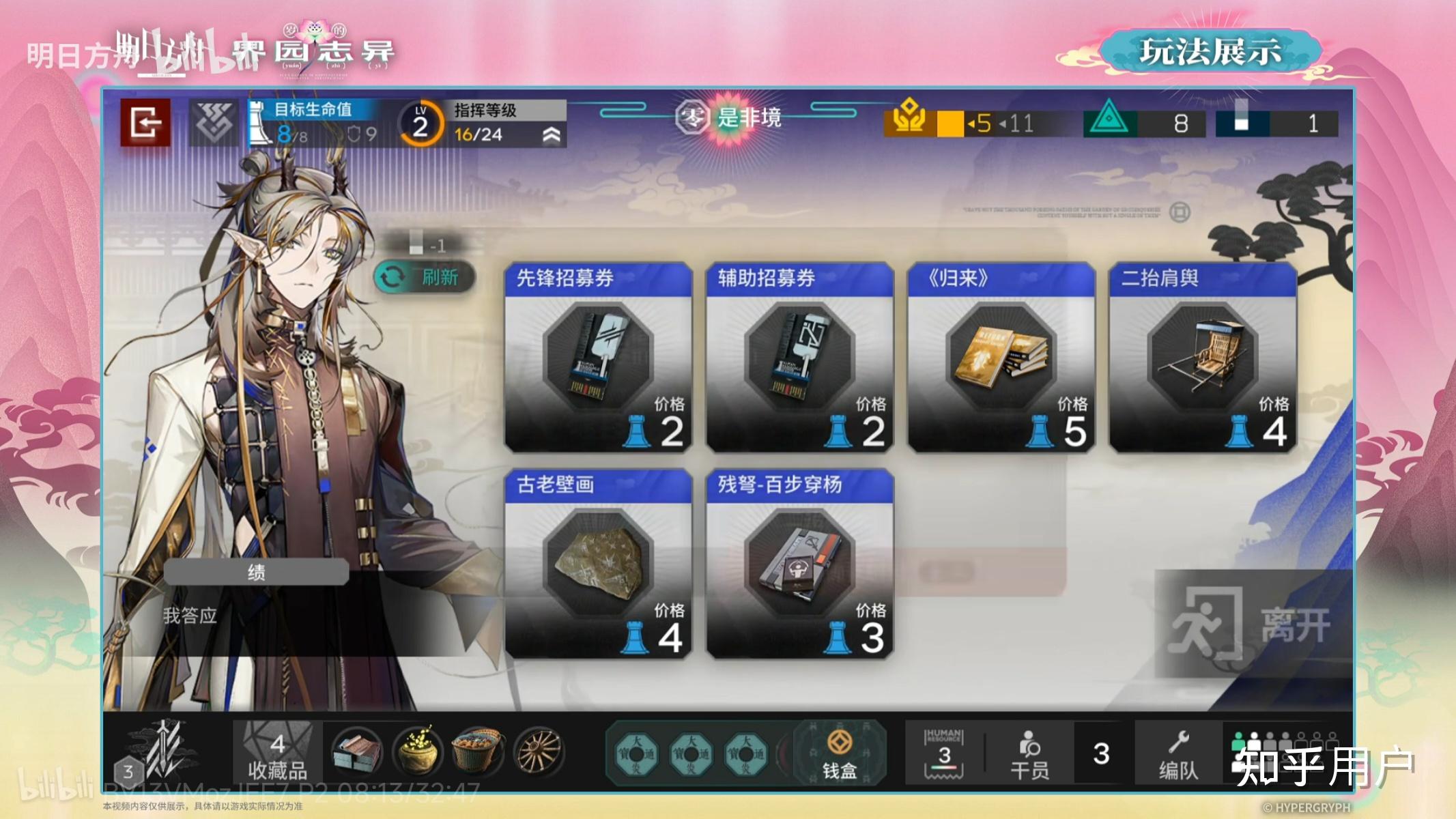Purchase the 《归来》 book item
Viewport: 1456px width, 819px height.
coord(1001,357)
